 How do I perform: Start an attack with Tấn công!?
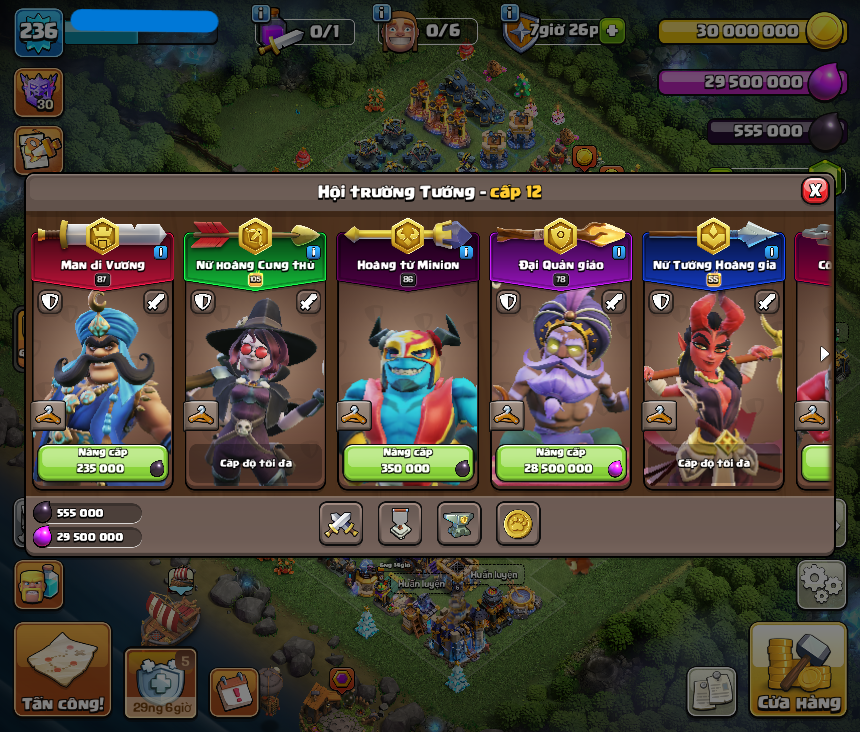62,670
